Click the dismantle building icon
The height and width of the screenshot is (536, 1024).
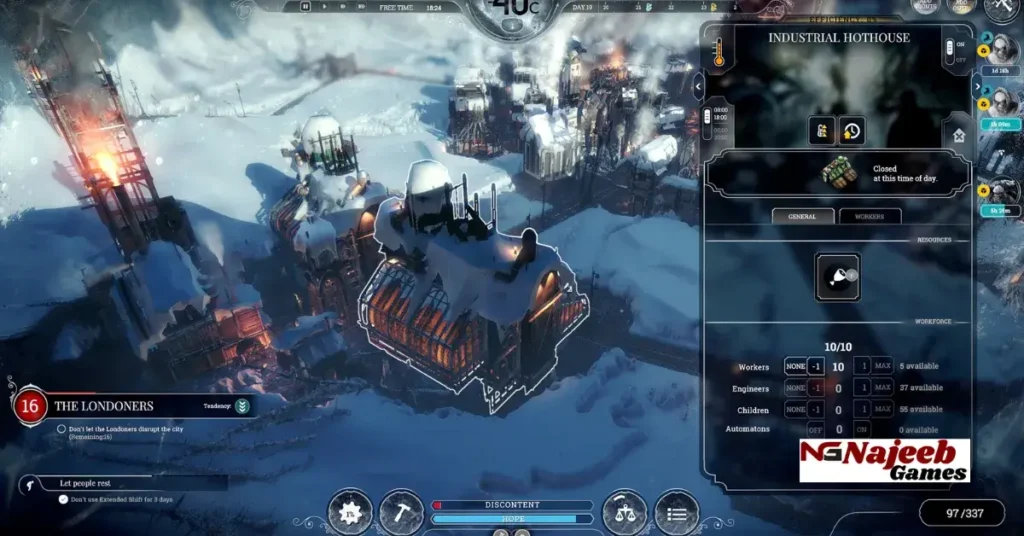click(x=959, y=134)
